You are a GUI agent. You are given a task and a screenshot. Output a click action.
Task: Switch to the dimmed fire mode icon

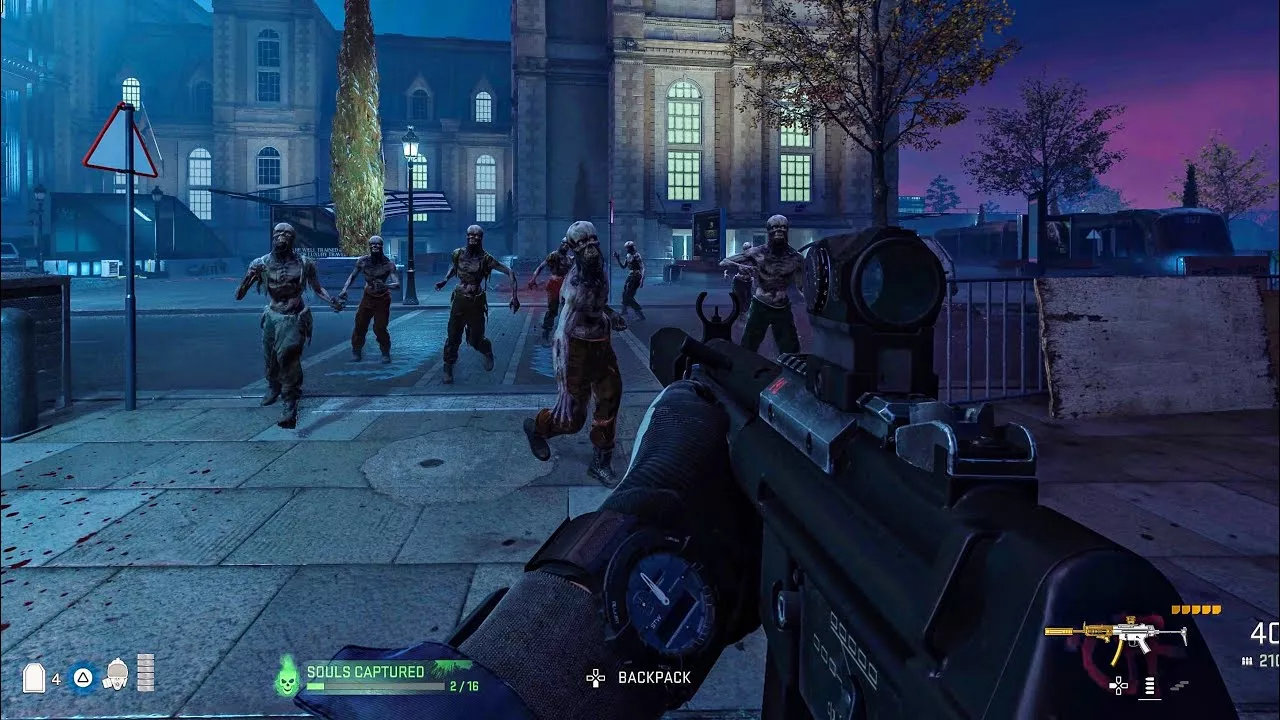coord(1180,686)
